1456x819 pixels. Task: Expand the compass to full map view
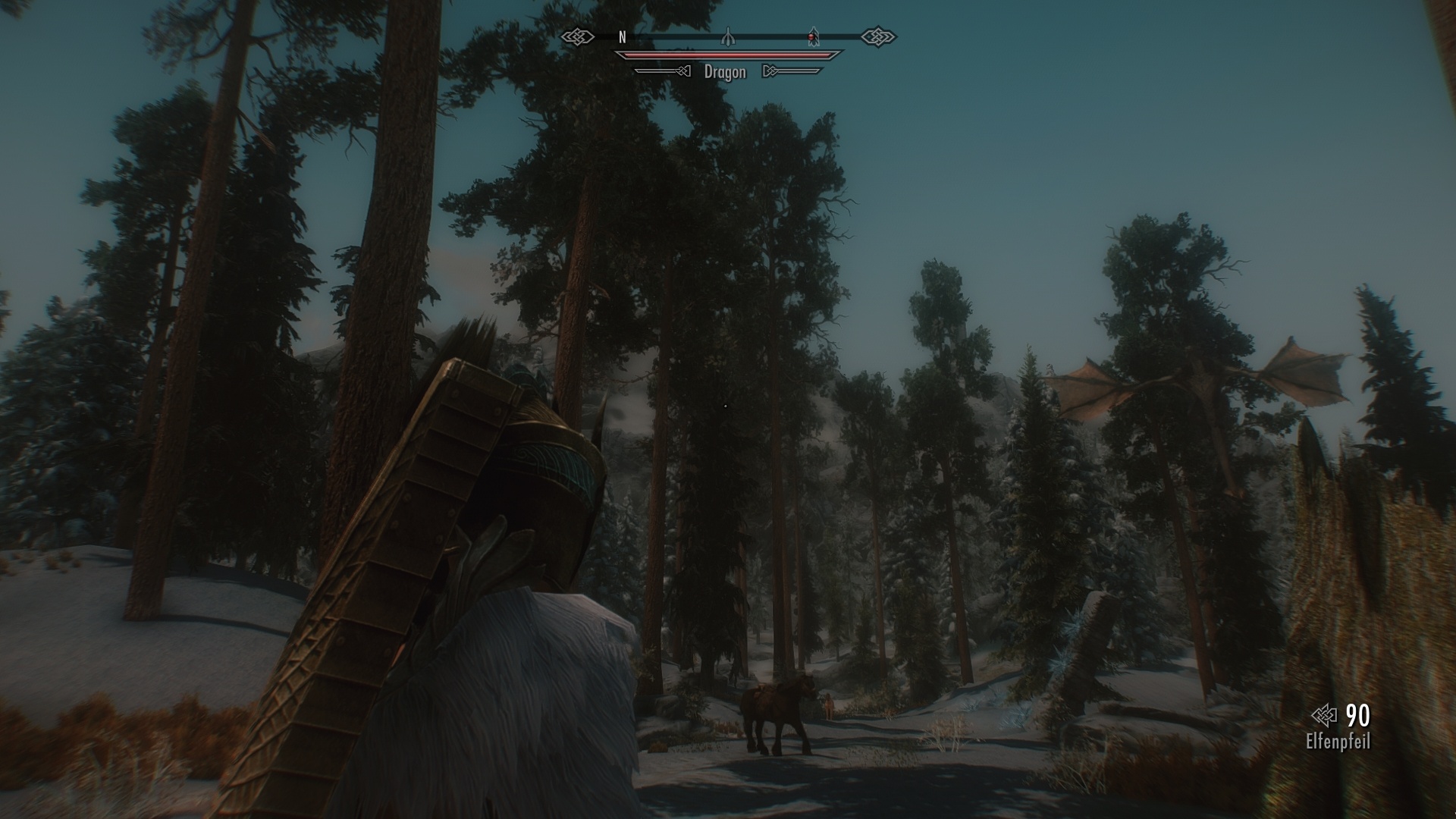[x=728, y=35]
